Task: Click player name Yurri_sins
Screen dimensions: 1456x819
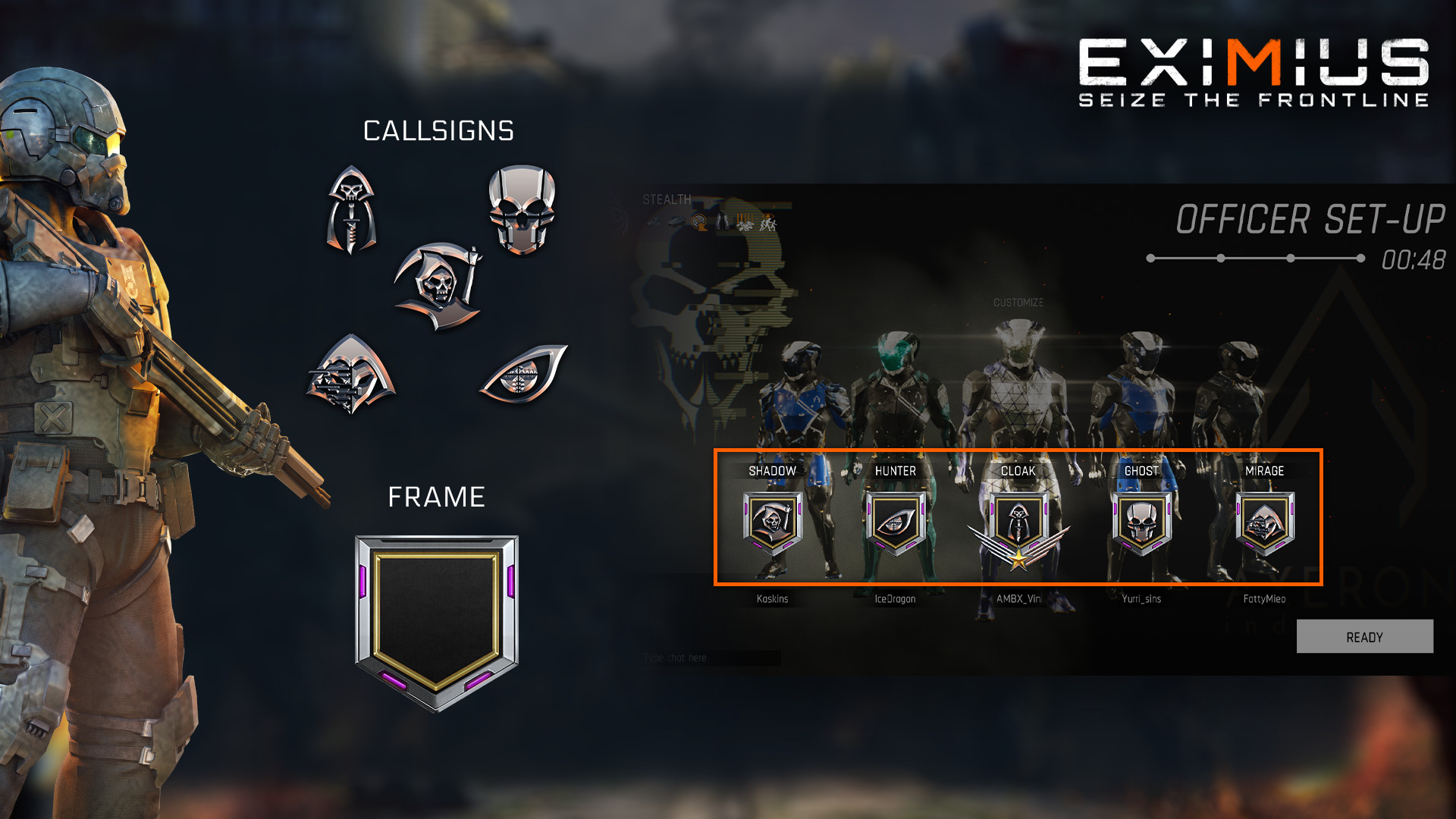Action: [x=1141, y=598]
